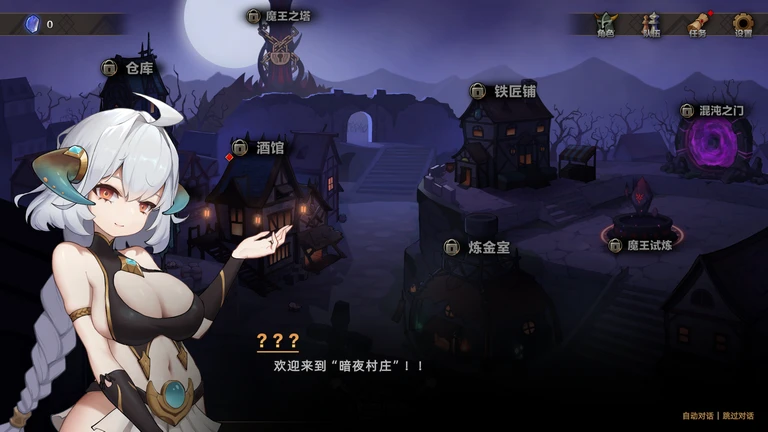The height and width of the screenshot is (432, 768).
Task: Open the 队伍 team menu
Action: 651,24
